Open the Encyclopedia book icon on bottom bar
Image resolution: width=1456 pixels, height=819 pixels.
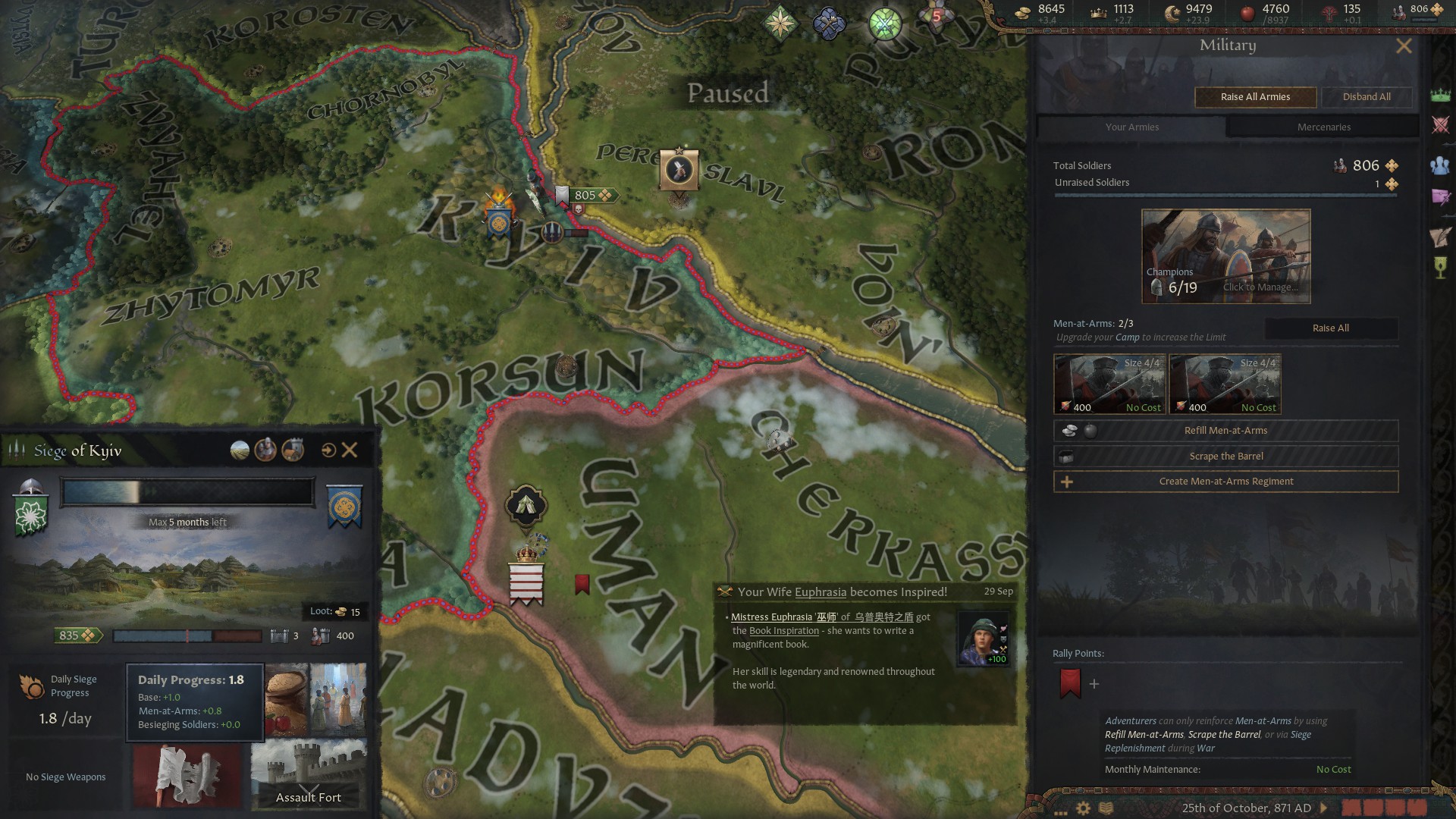[1106, 808]
